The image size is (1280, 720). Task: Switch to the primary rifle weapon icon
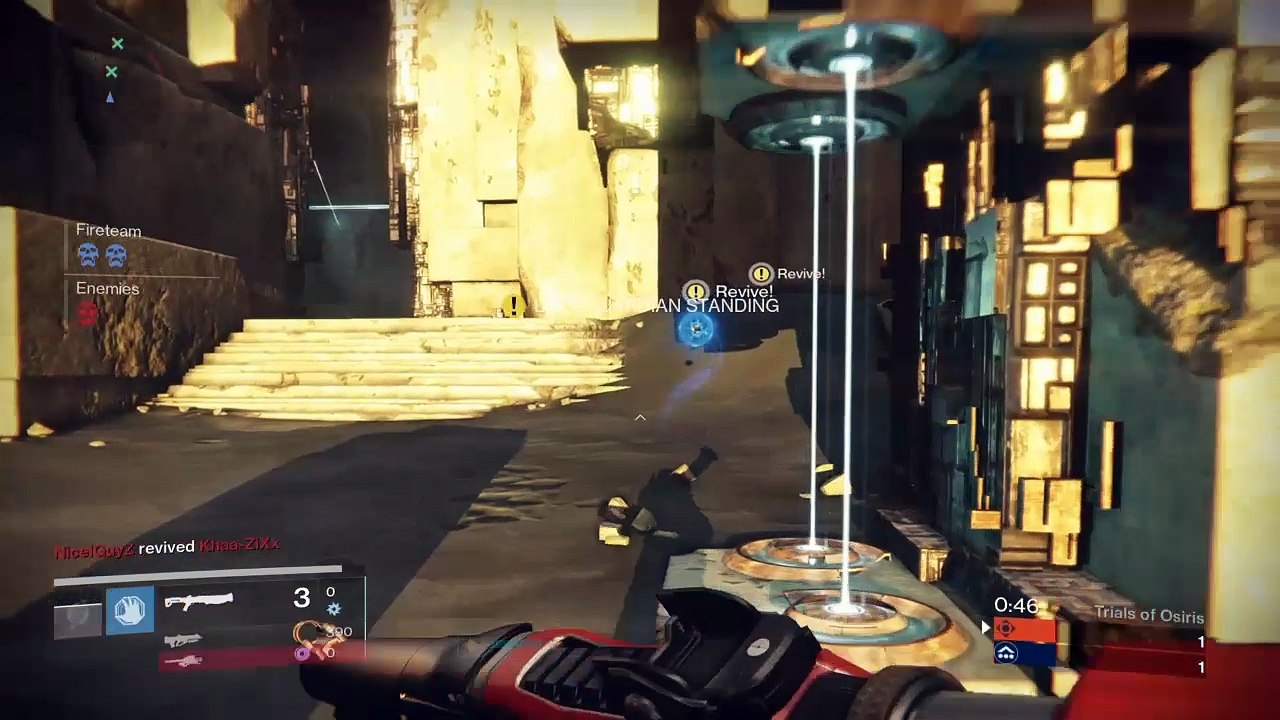point(183,640)
